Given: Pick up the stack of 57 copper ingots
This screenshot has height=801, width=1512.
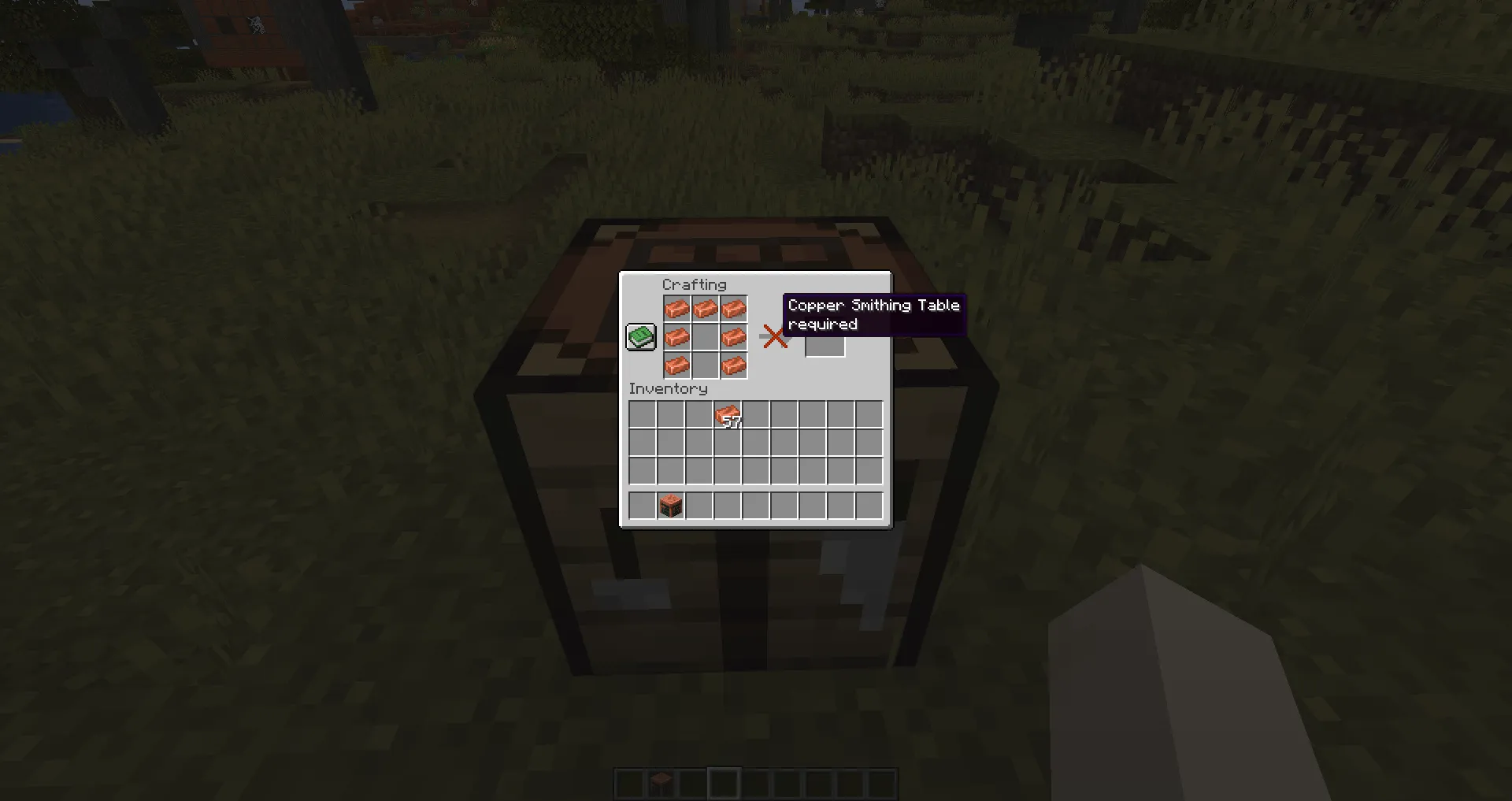Looking at the screenshot, I should pyautogui.click(x=726, y=415).
